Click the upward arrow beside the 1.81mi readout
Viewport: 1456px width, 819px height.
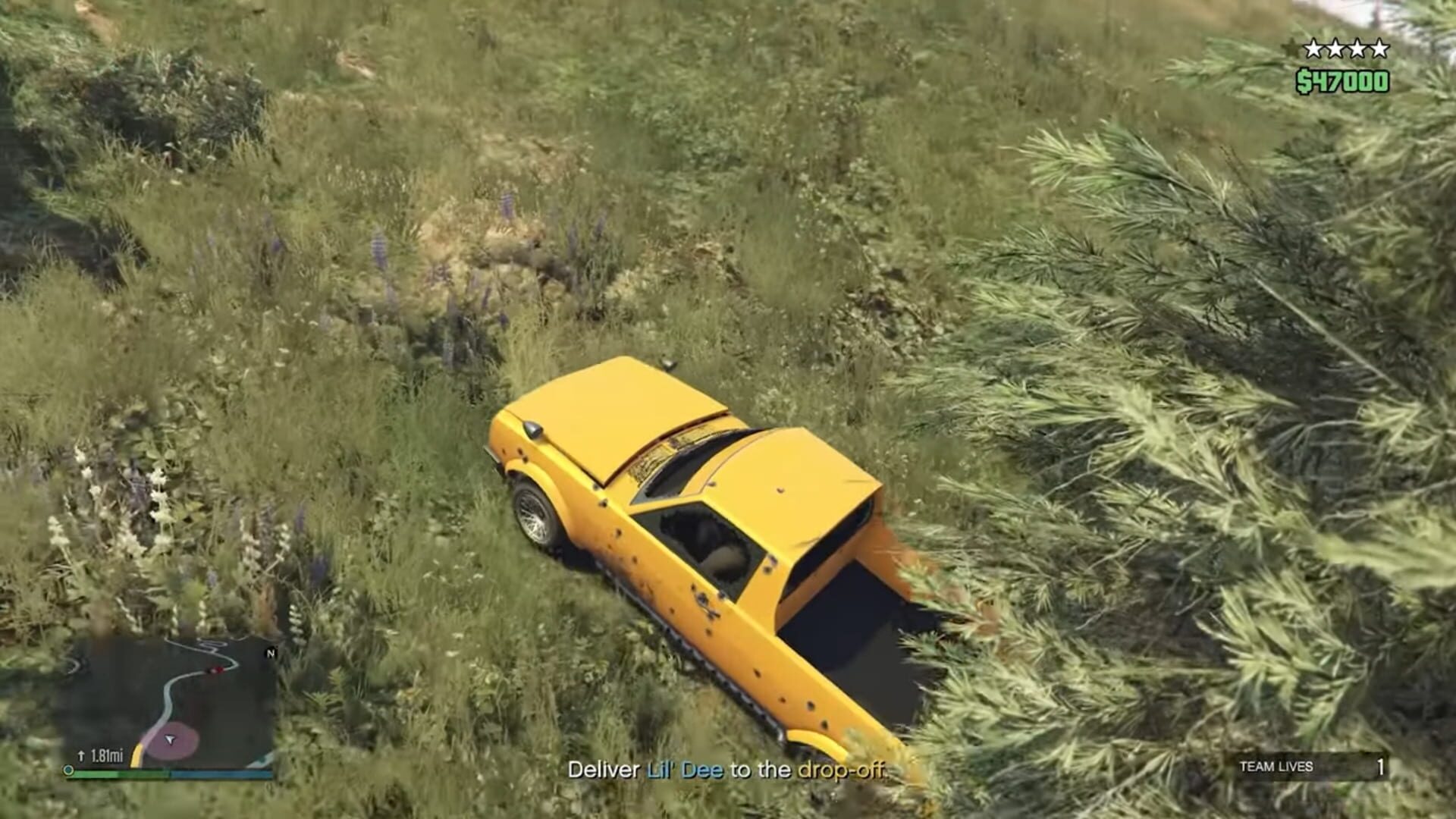81,755
